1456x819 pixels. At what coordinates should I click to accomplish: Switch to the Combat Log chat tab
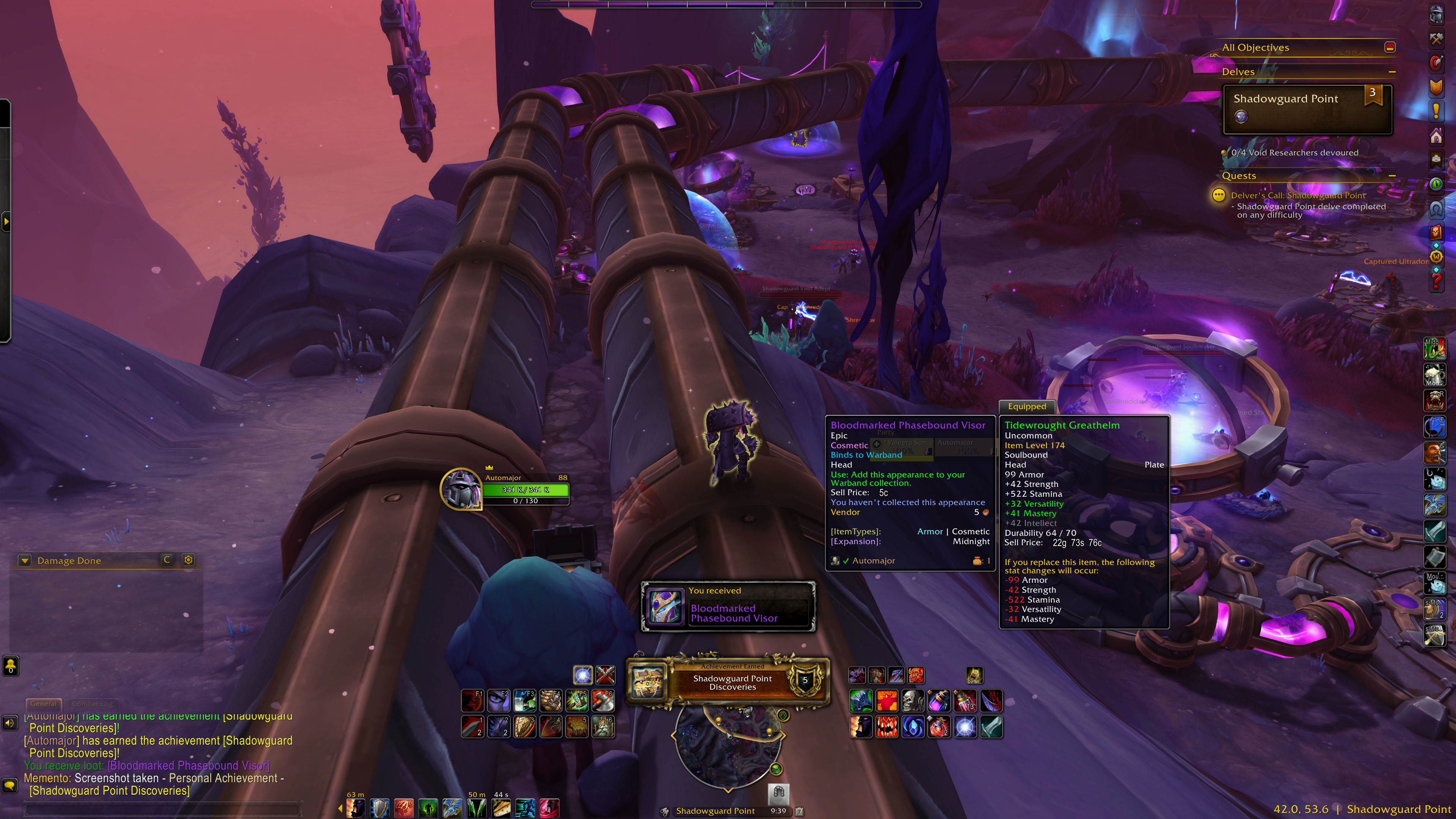[x=92, y=704]
